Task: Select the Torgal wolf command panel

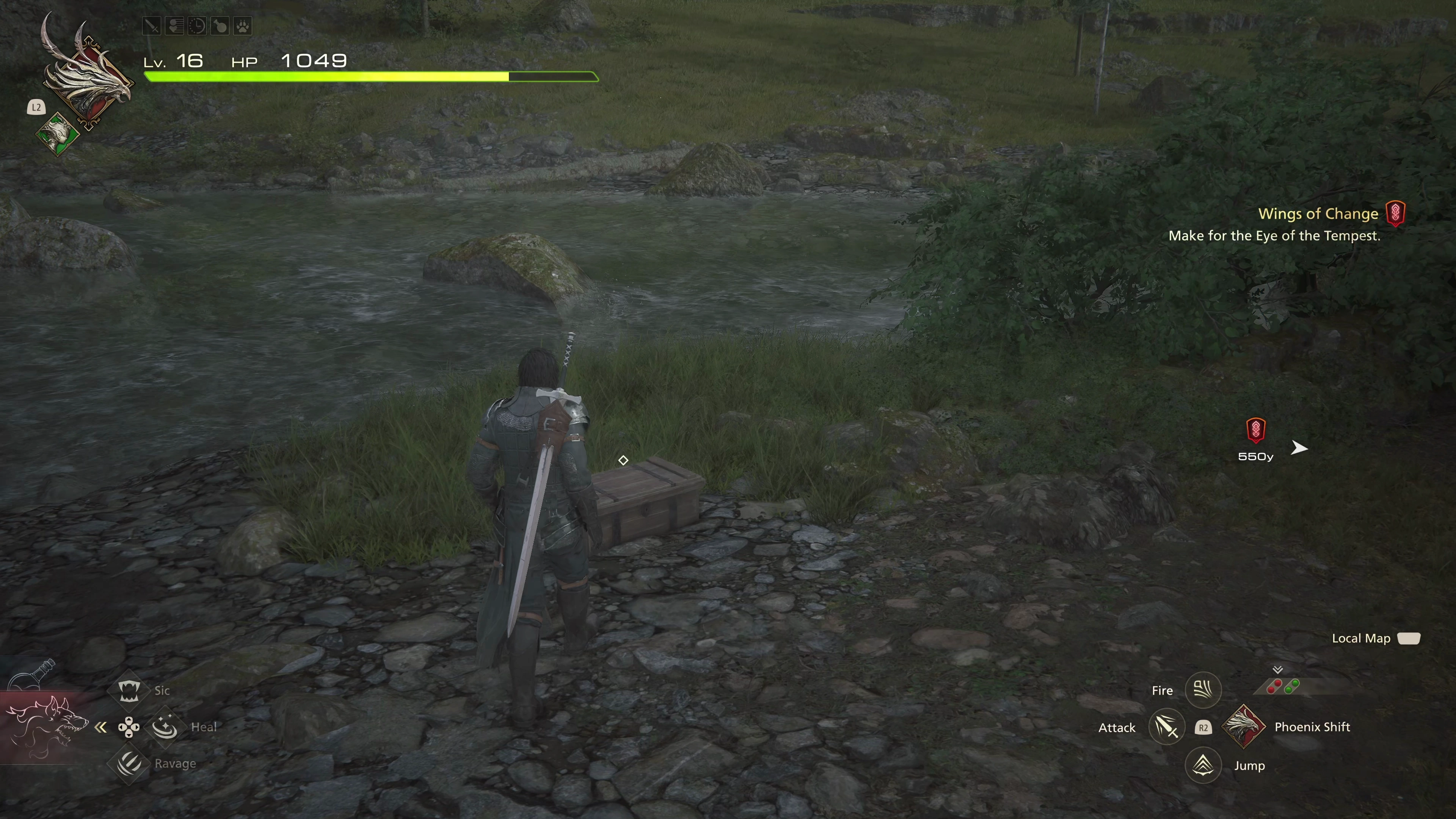Action: coord(45,727)
